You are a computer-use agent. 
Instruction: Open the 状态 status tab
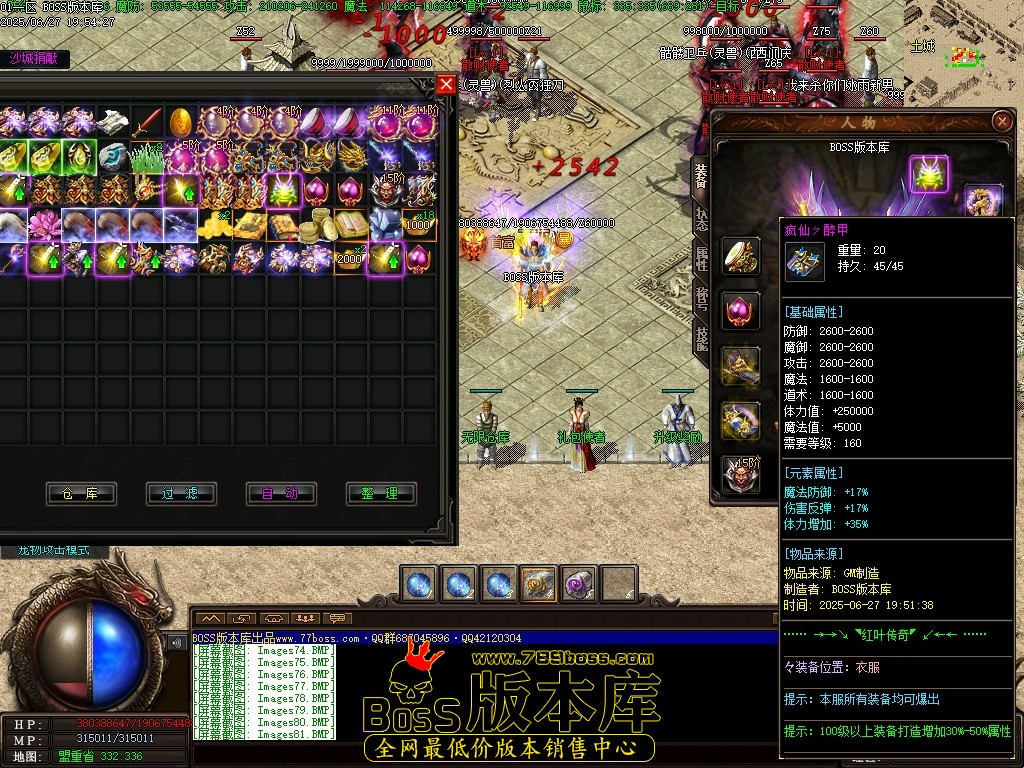(700, 220)
